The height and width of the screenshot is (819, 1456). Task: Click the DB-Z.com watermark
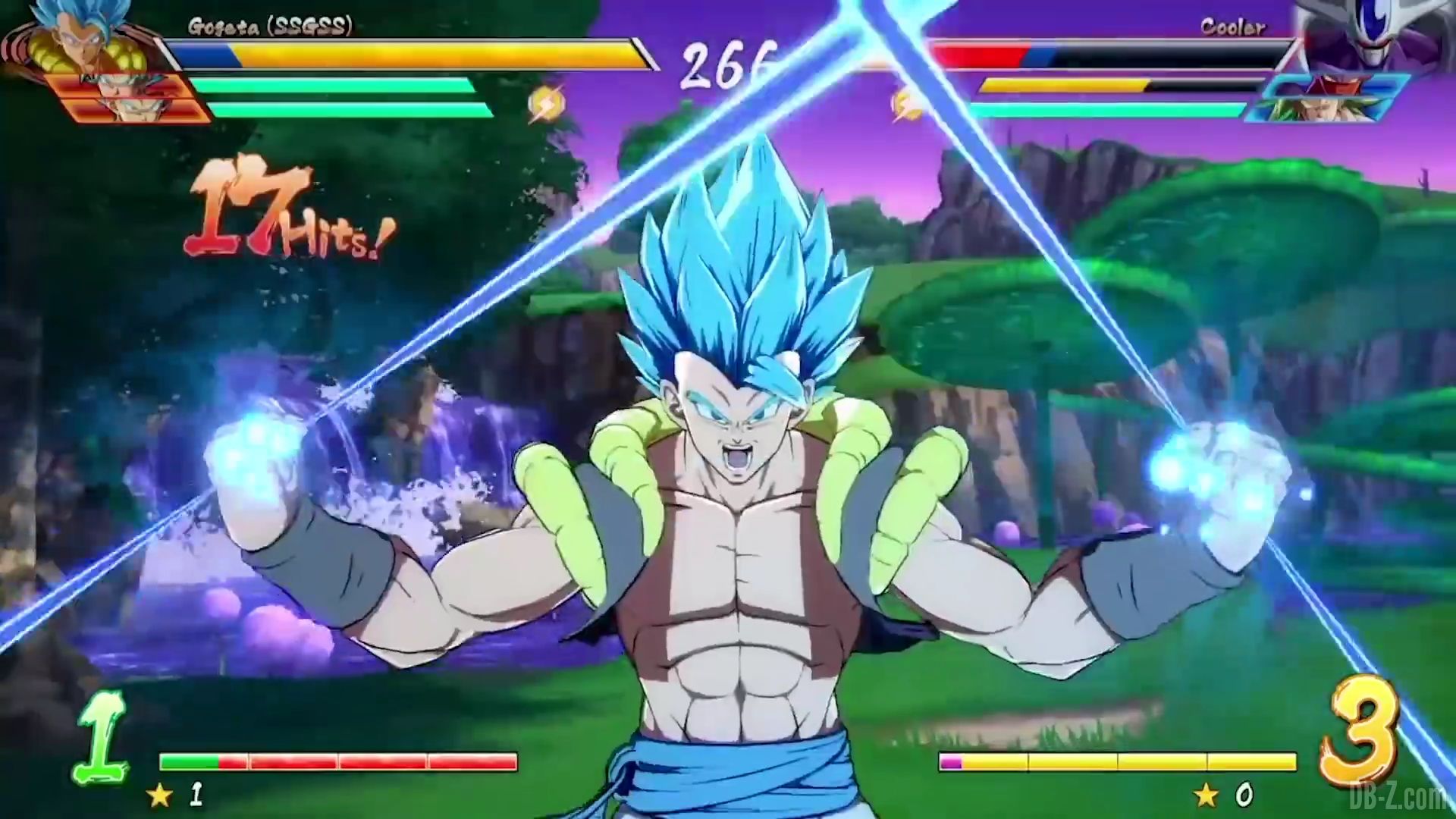coord(1399,796)
